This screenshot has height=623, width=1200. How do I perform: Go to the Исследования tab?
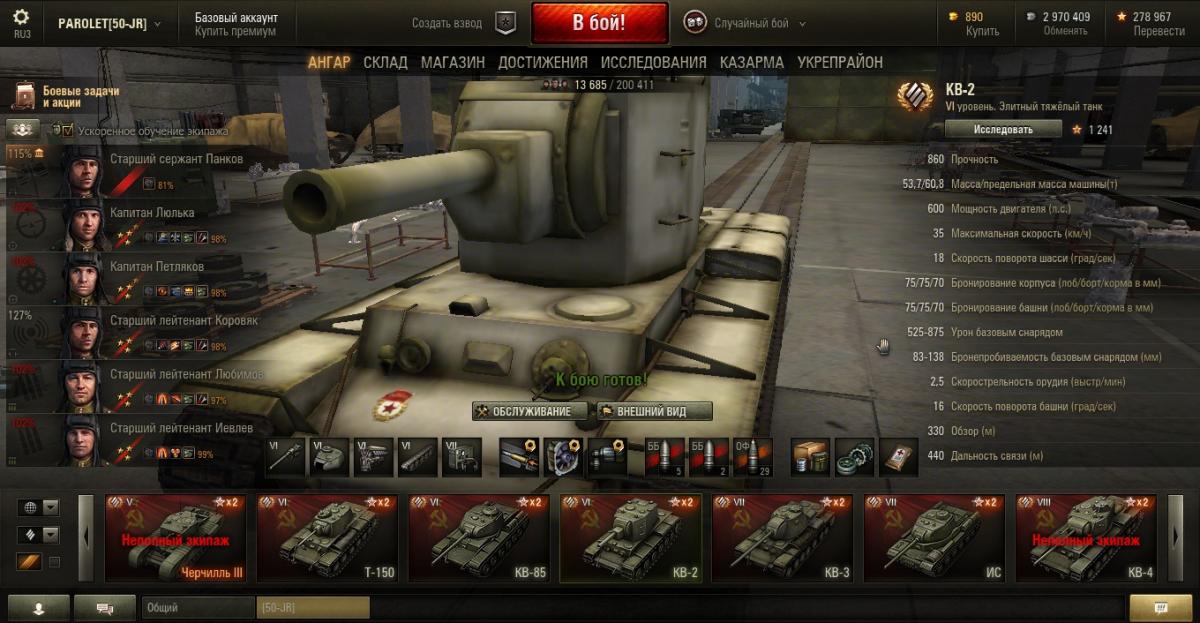(653, 62)
